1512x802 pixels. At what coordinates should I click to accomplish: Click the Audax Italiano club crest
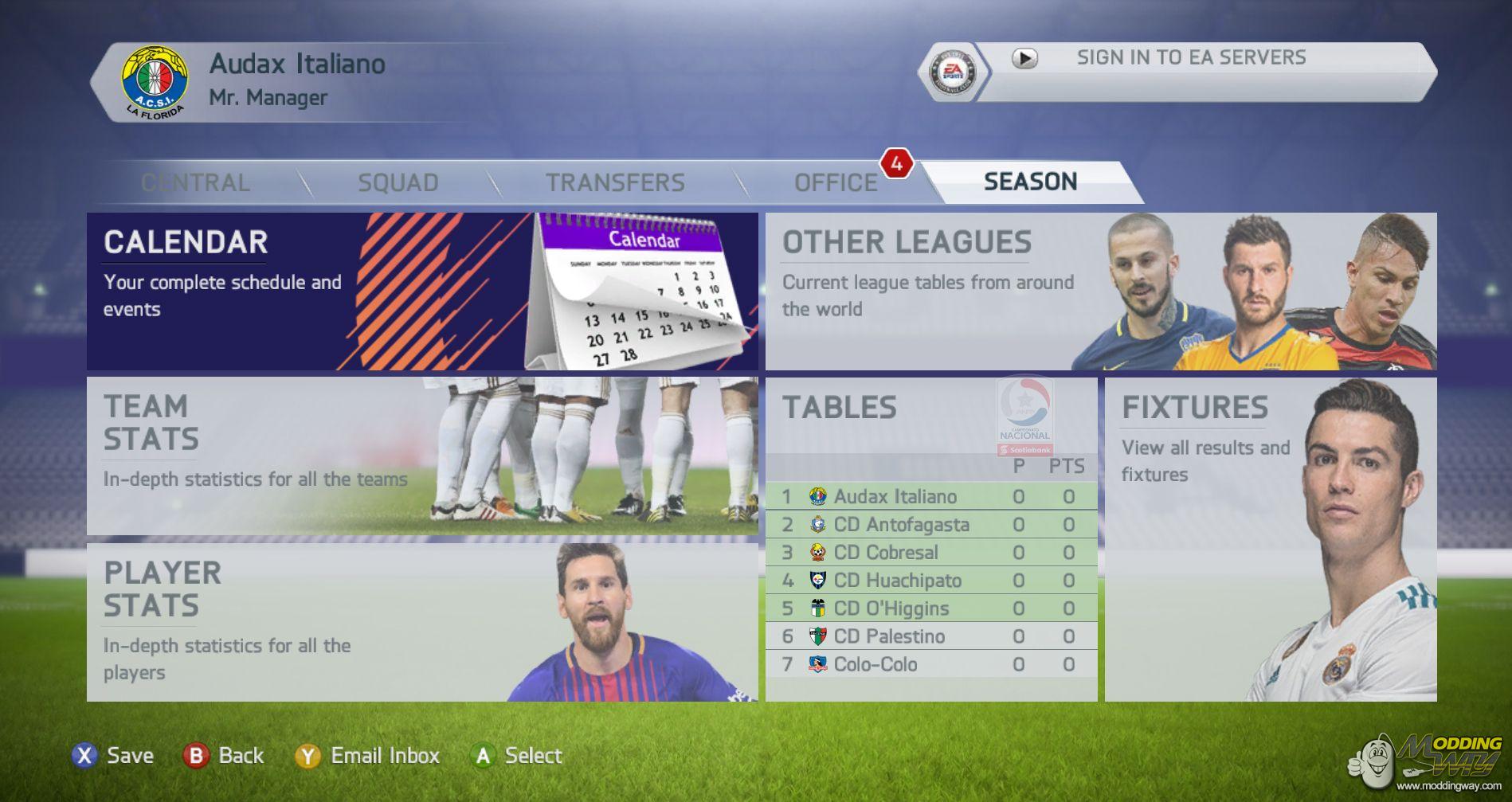click(155, 81)
